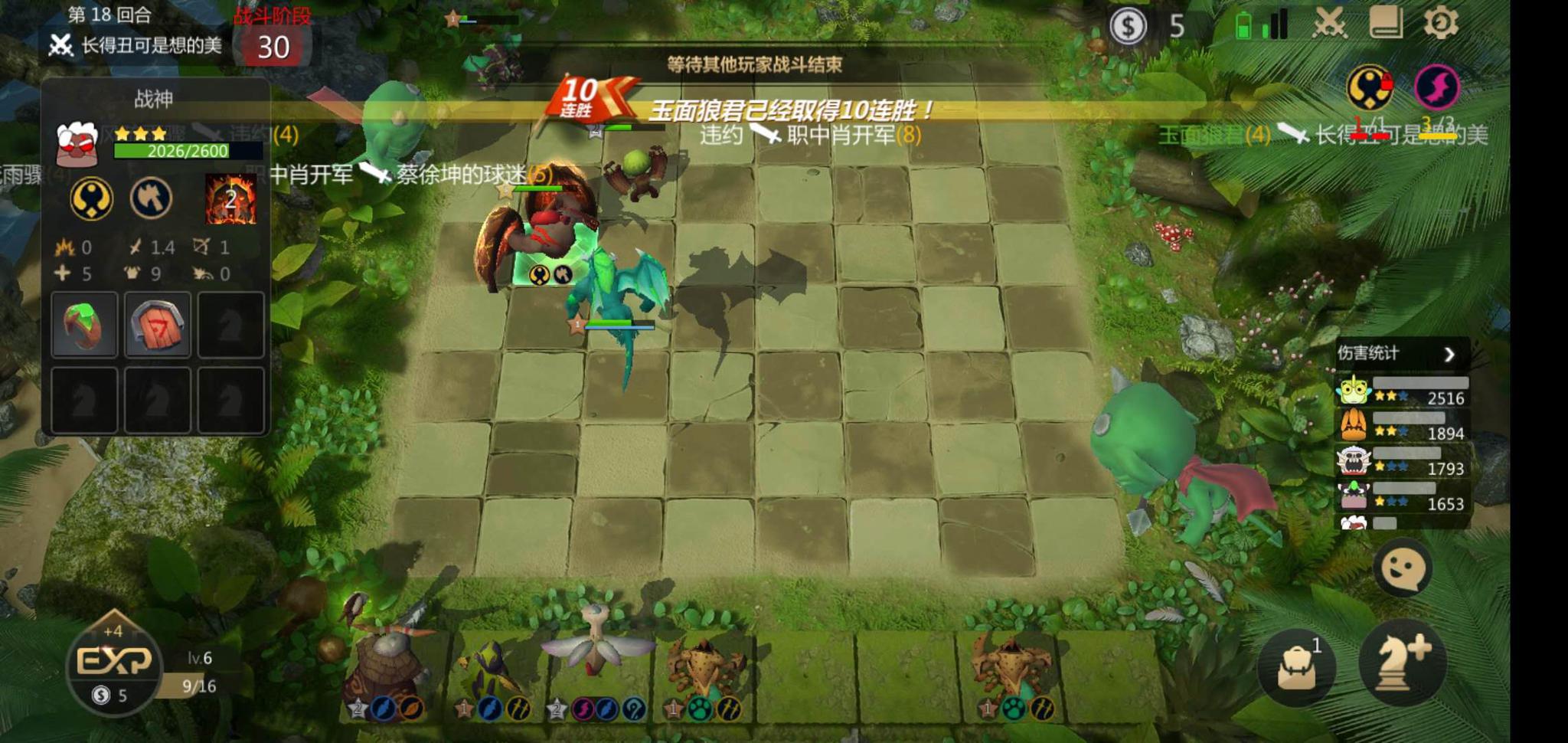1568x743 pixels.
Task: Expand the 伤害统计 damage statistics panel
Action: 1449,354
